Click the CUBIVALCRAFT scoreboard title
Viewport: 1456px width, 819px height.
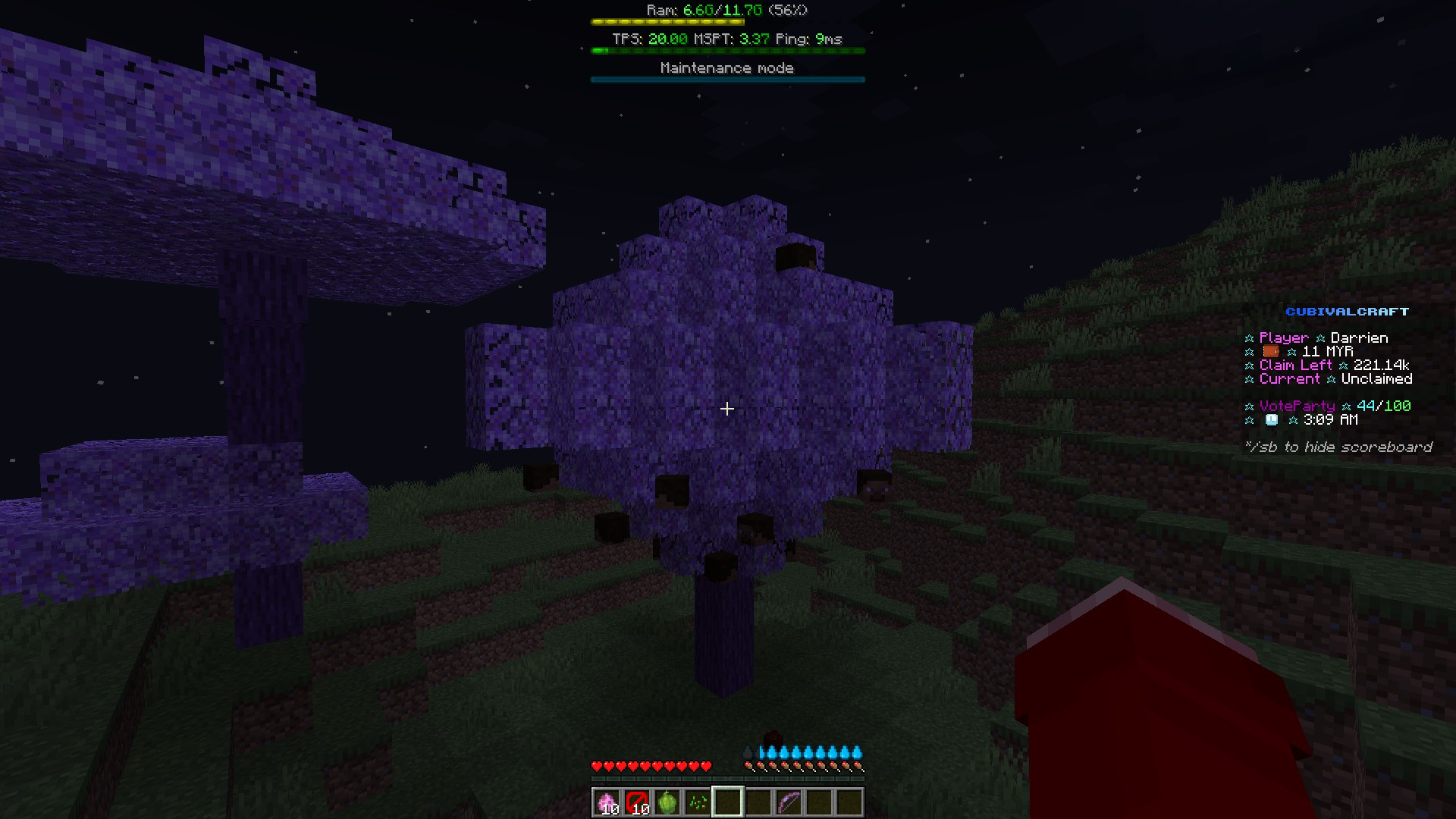click(1348, 311)
